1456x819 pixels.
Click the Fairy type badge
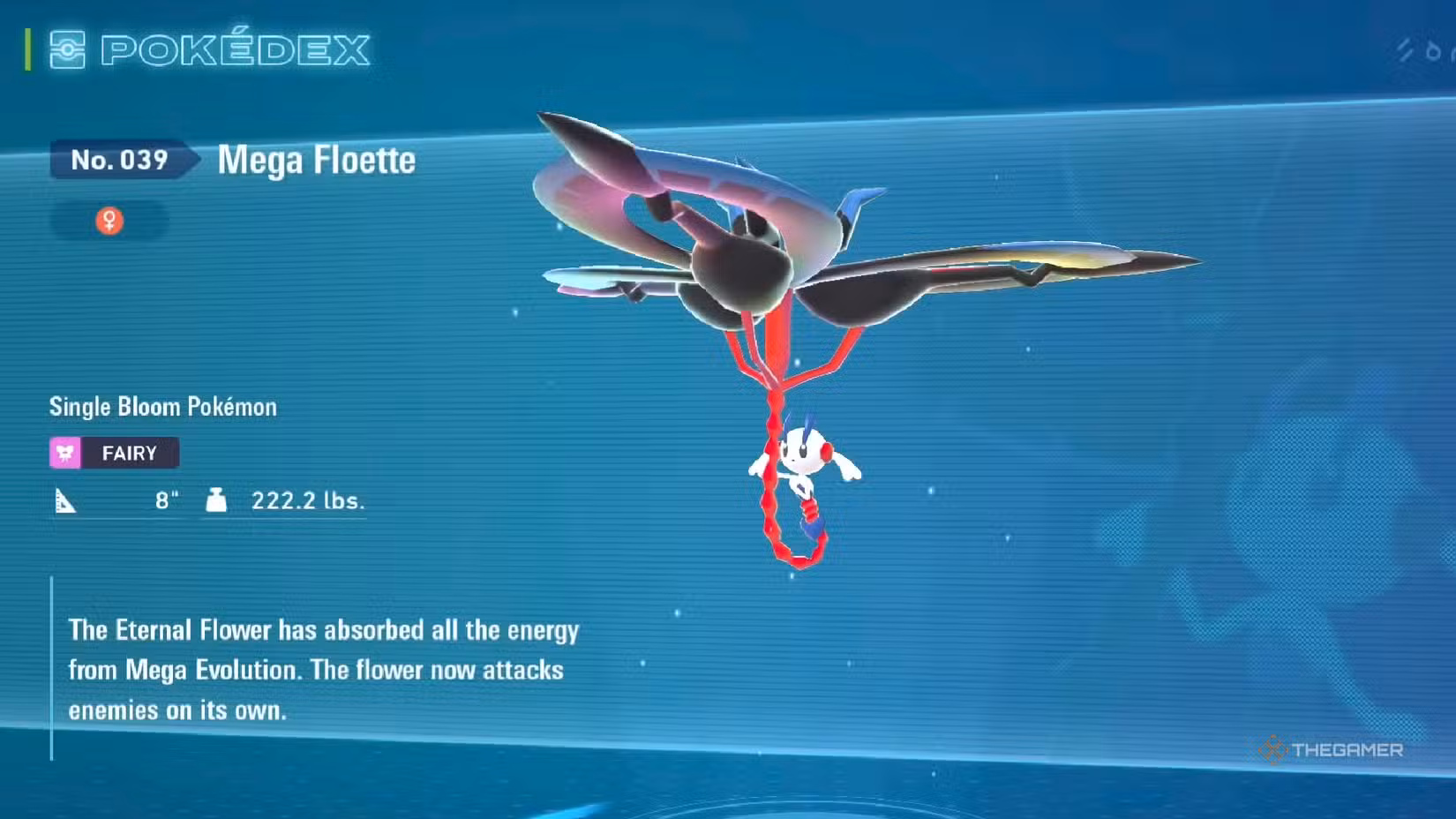(x=114, y=453)
